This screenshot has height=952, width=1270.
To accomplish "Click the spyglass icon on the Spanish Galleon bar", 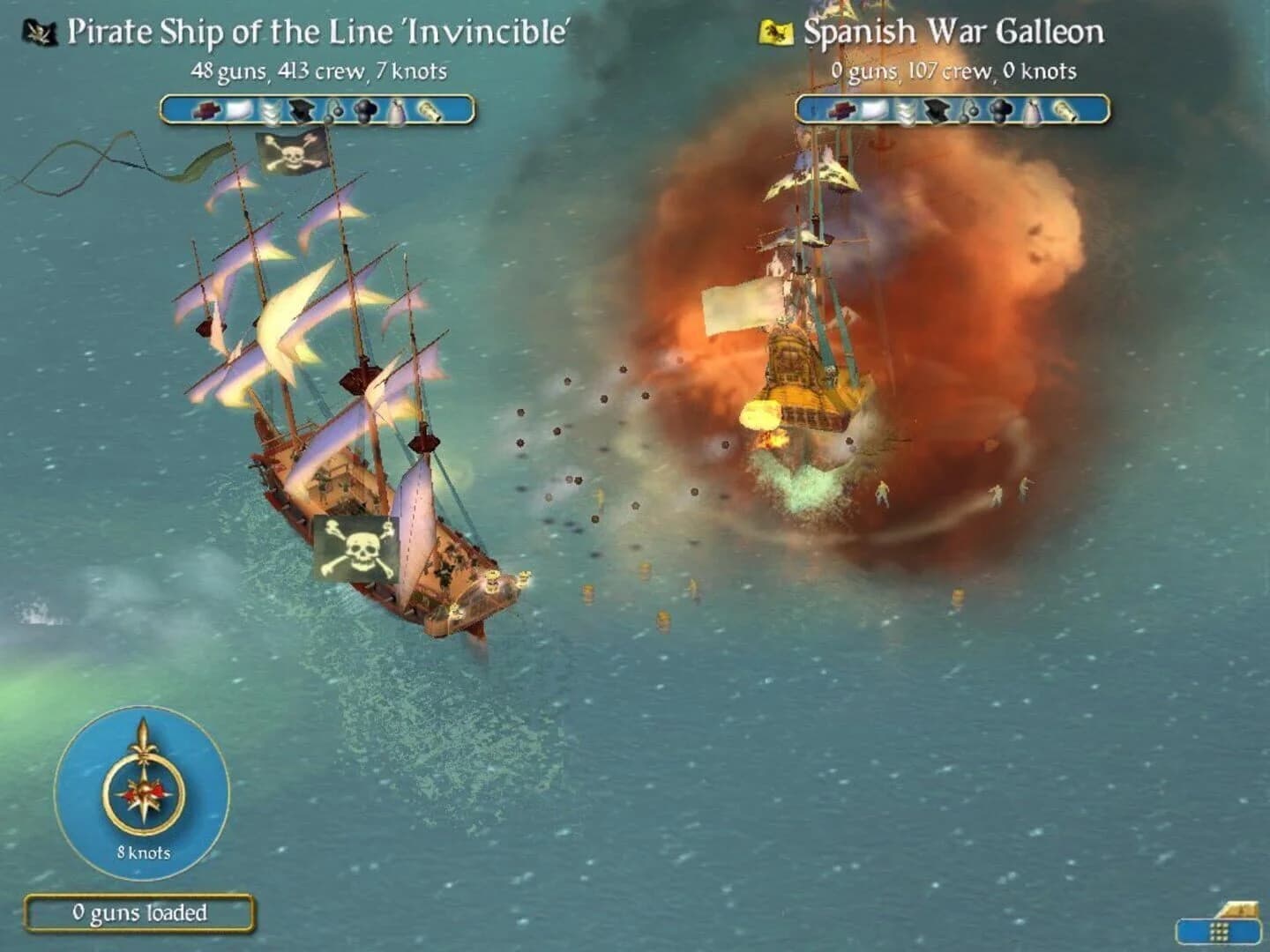I will pyautogui.click(x=1065, y=111).
